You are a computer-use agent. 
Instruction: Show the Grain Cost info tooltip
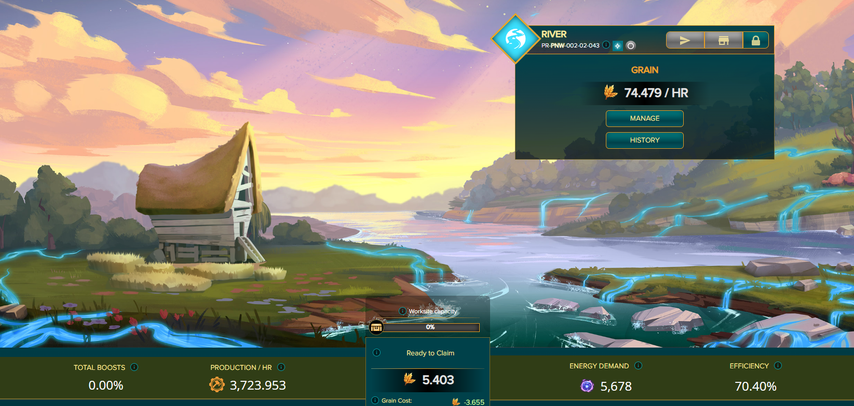pos(377,400)
